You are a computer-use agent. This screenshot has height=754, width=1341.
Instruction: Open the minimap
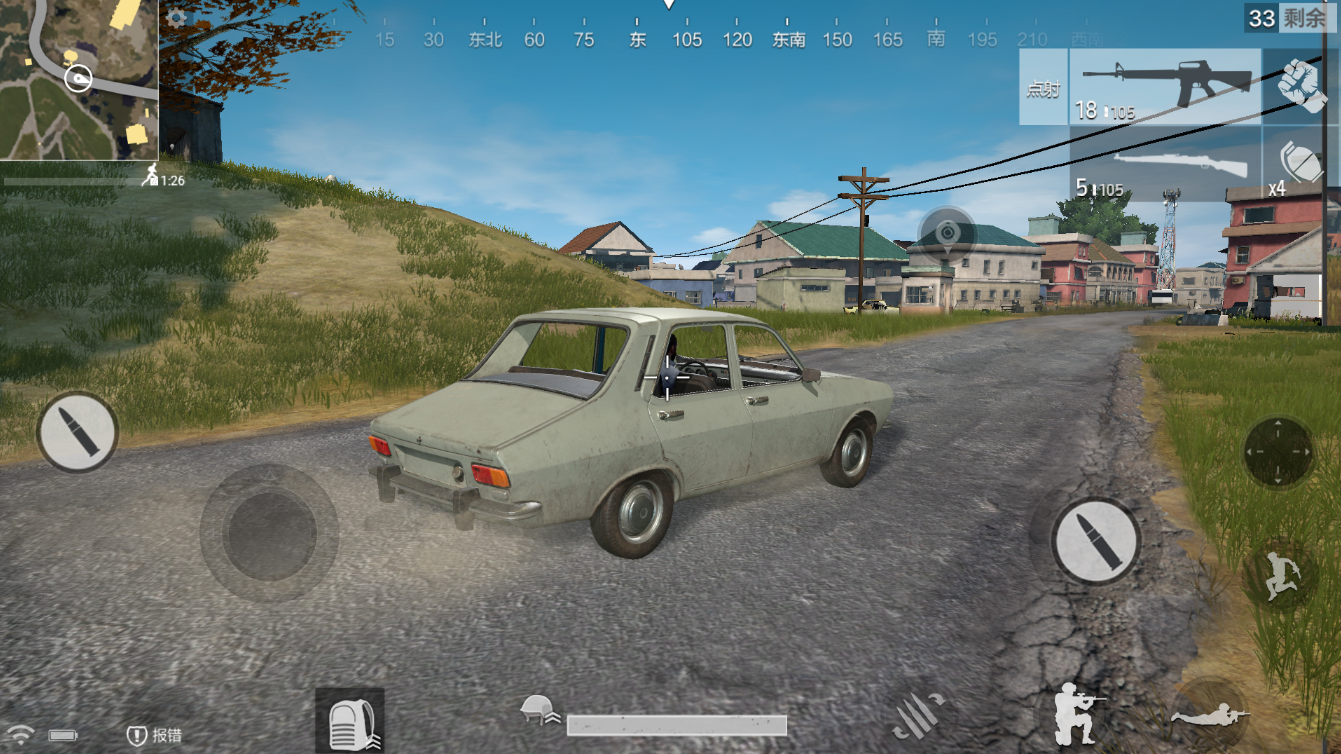79,79
